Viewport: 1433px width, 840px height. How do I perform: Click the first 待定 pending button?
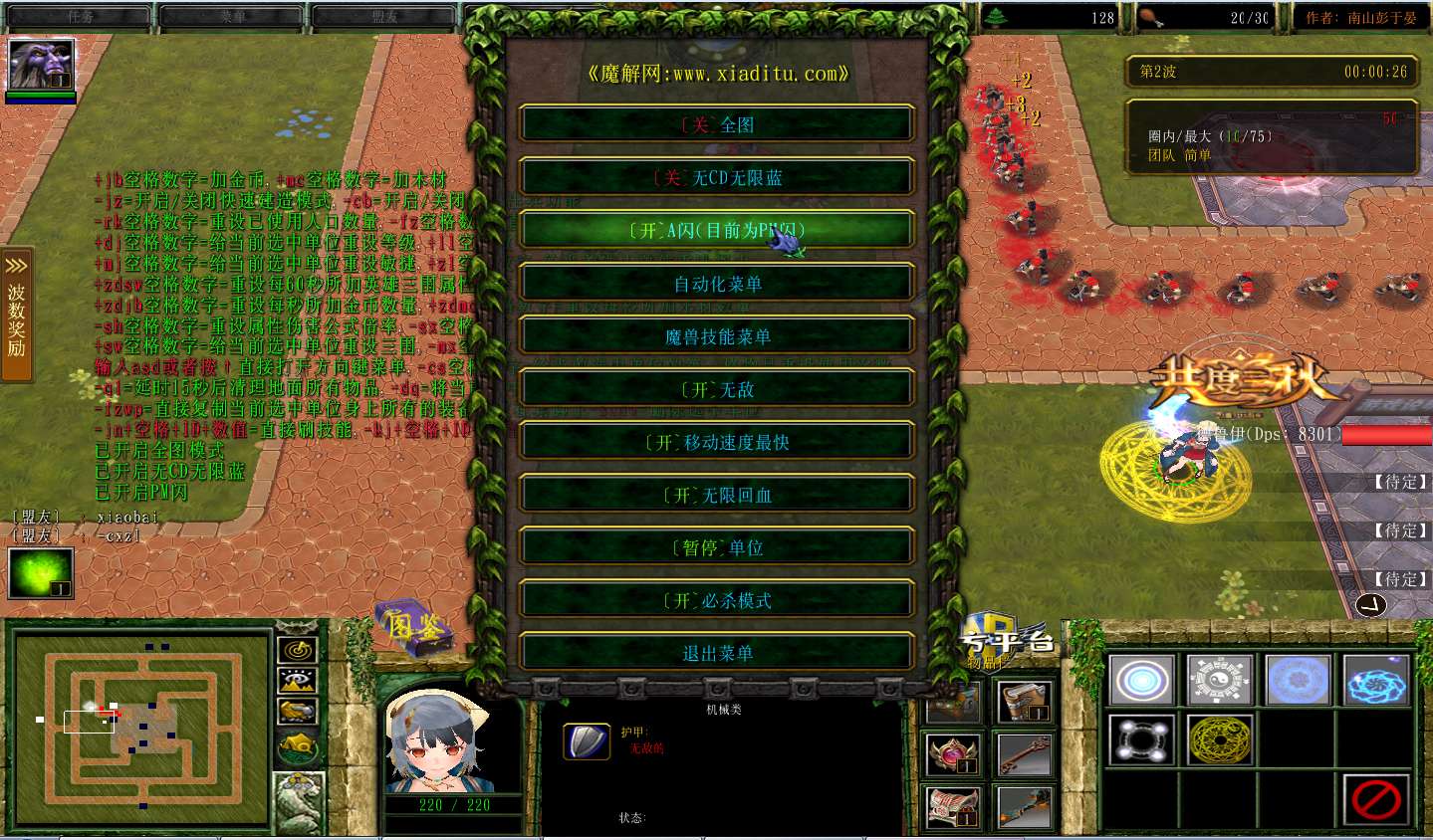pos(1400,481)
